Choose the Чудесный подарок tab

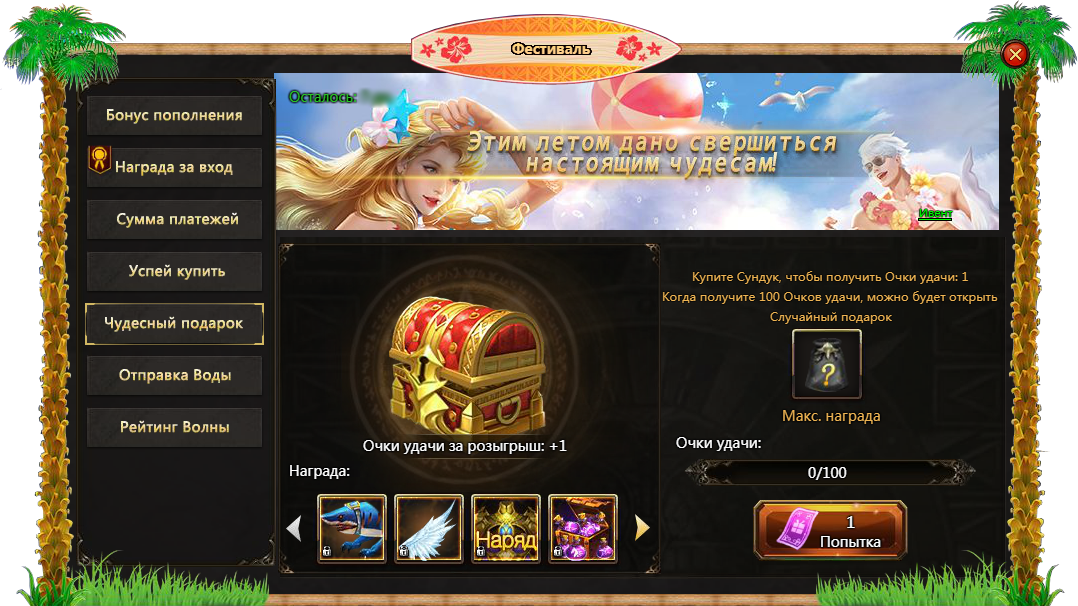[174, 323]
